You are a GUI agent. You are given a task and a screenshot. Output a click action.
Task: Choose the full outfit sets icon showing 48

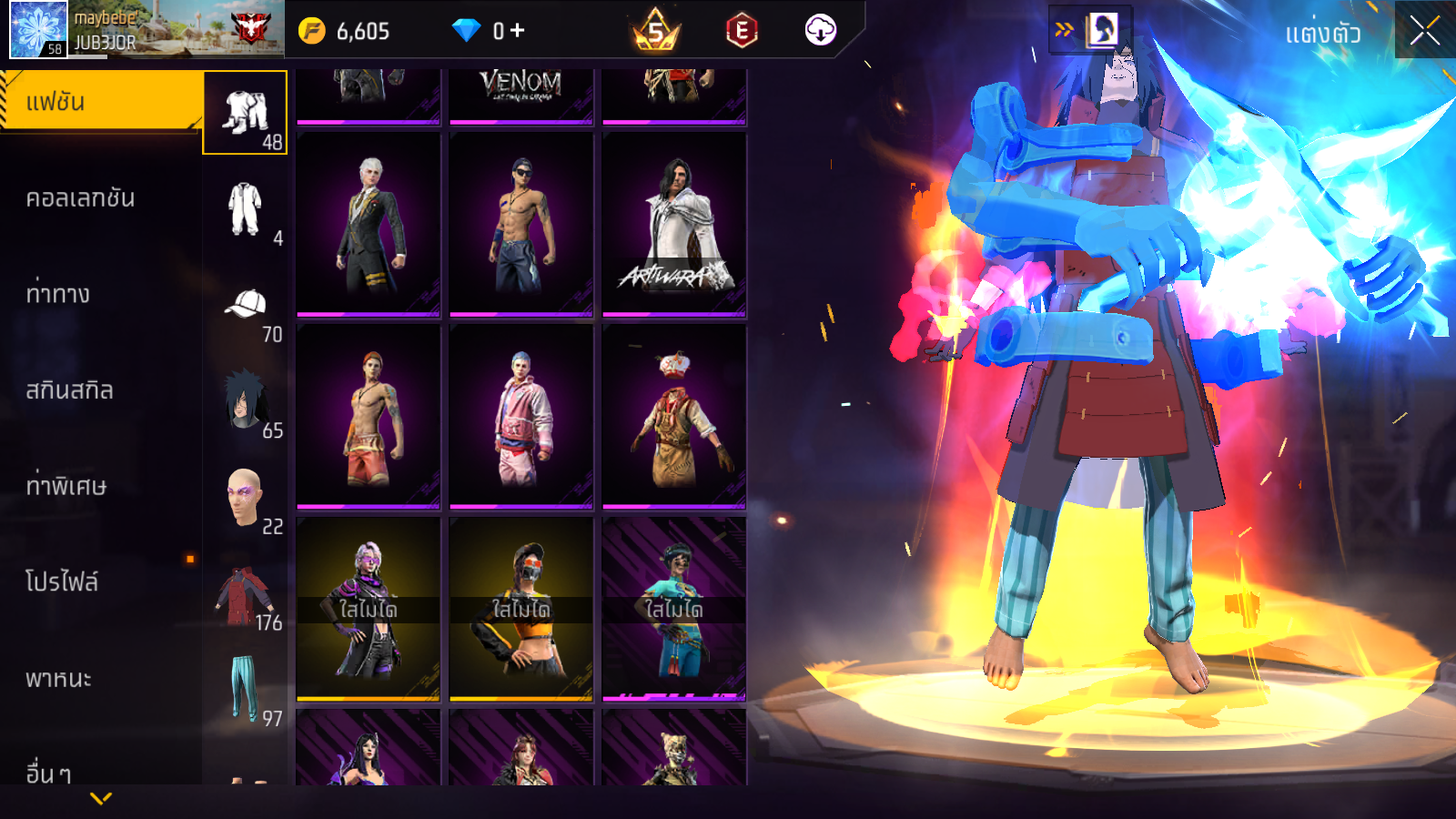click(x=245, y=113)
